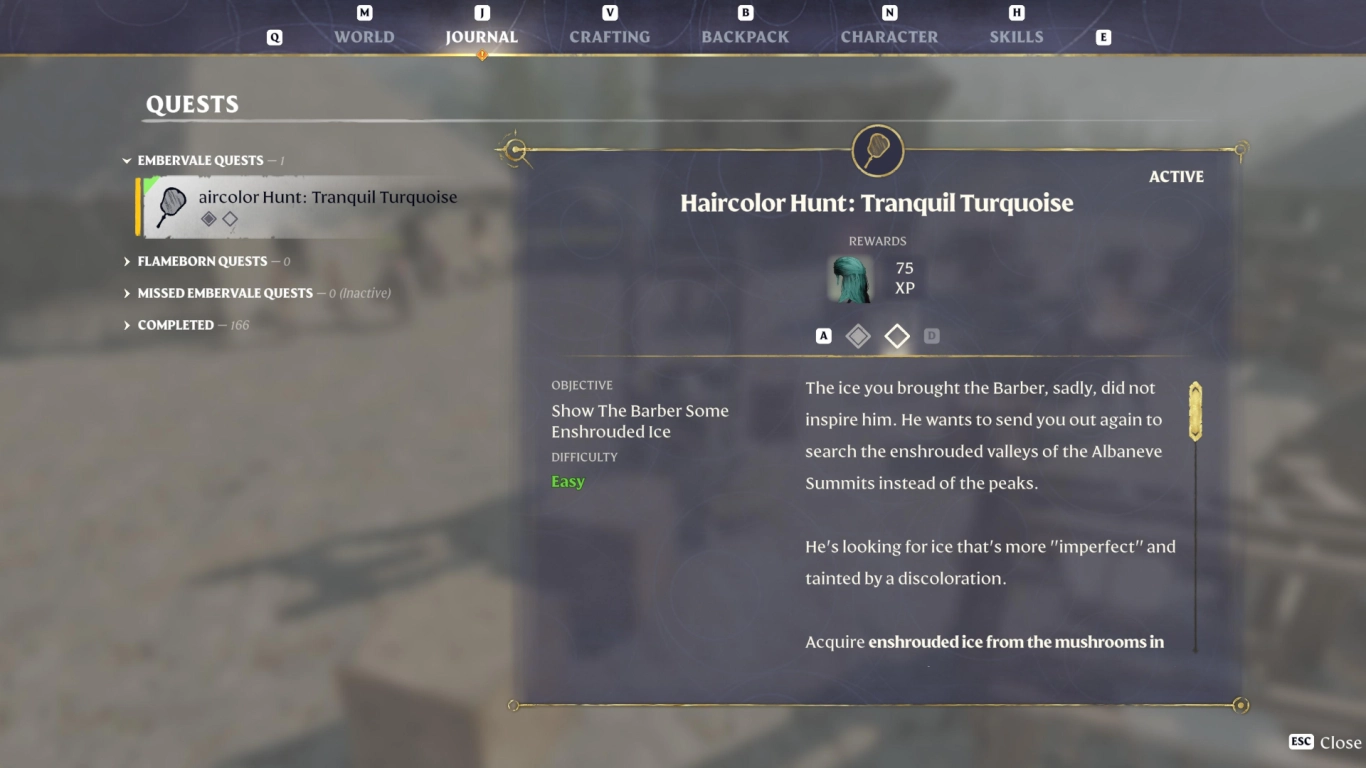Click the hand mirror icon above the quest title
The height and width of the screenshot is (768, 1366).
click(x=877, y=150)
